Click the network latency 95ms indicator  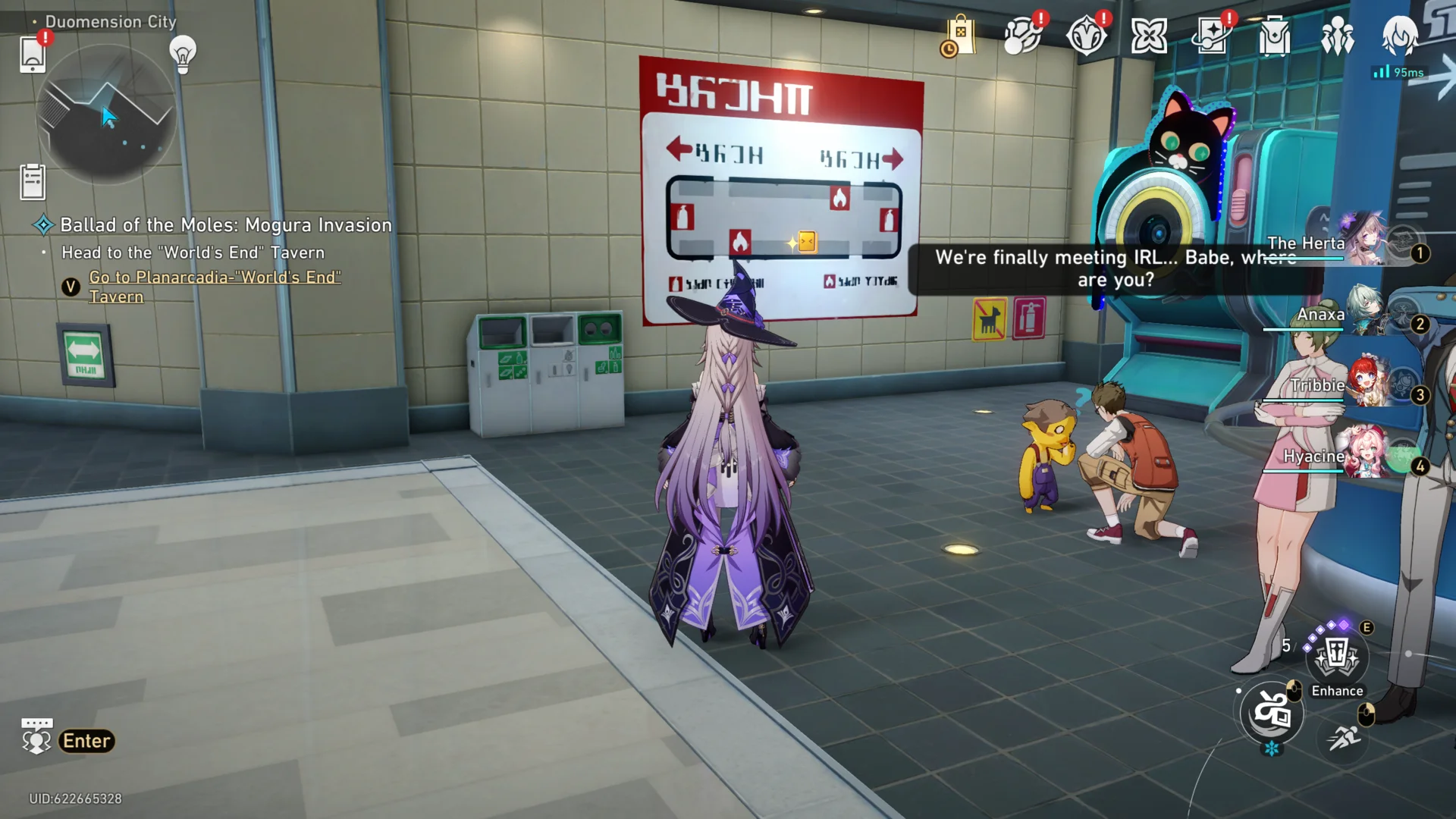point(1398,74)
